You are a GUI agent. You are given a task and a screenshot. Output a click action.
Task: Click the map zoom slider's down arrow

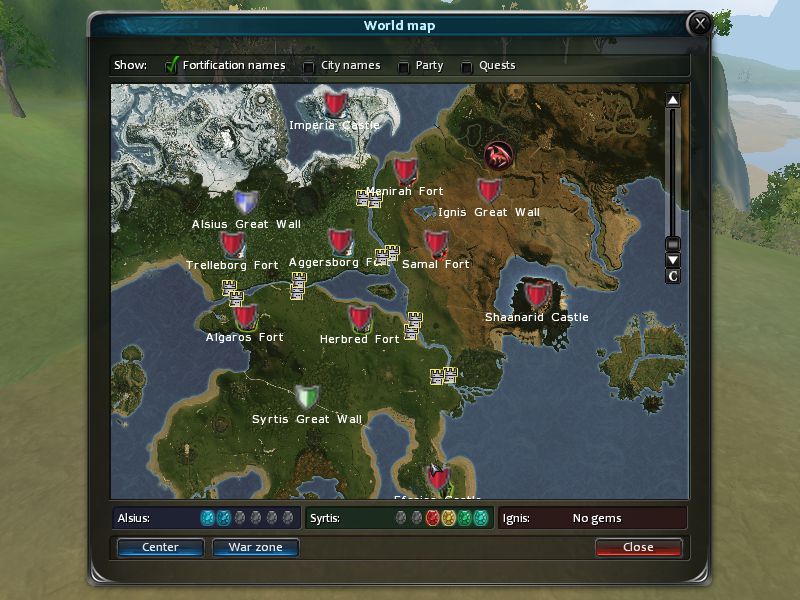[x=673, y=260]
